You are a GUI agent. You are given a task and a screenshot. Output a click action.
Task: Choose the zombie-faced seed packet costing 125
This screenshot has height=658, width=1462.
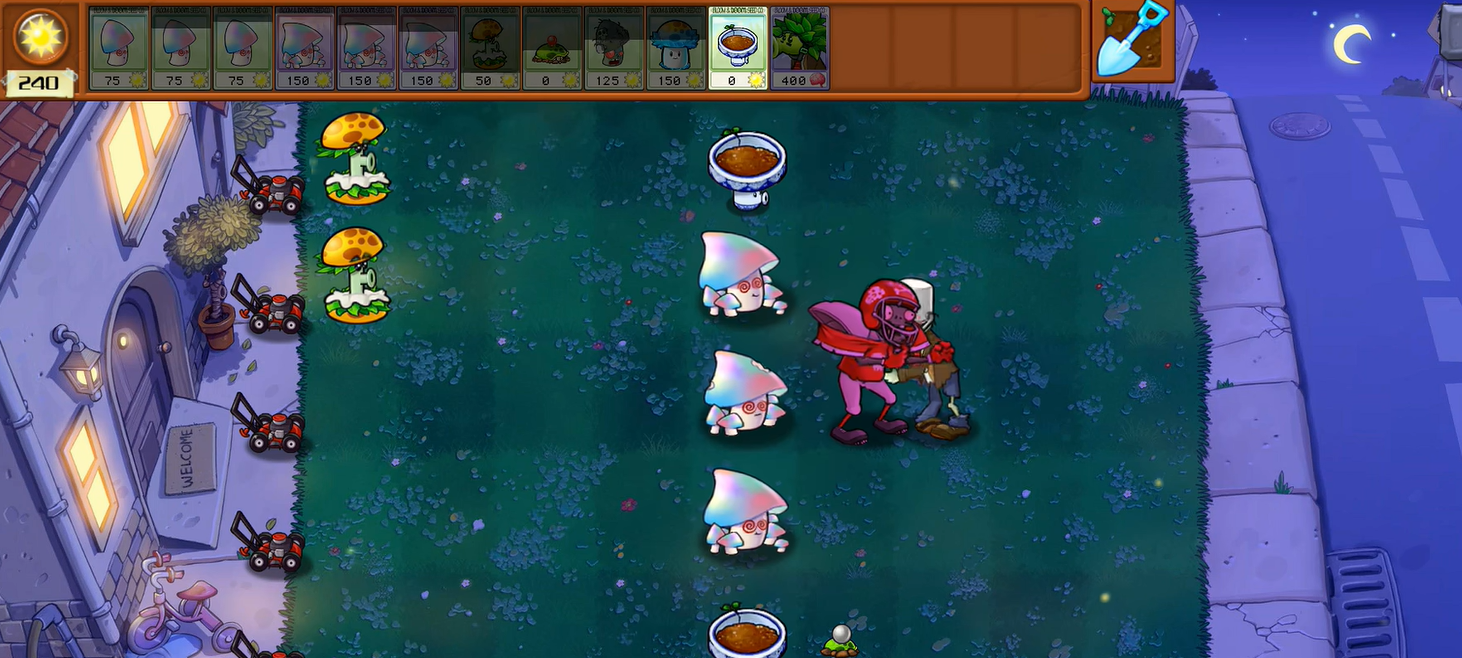coord(614,48)
